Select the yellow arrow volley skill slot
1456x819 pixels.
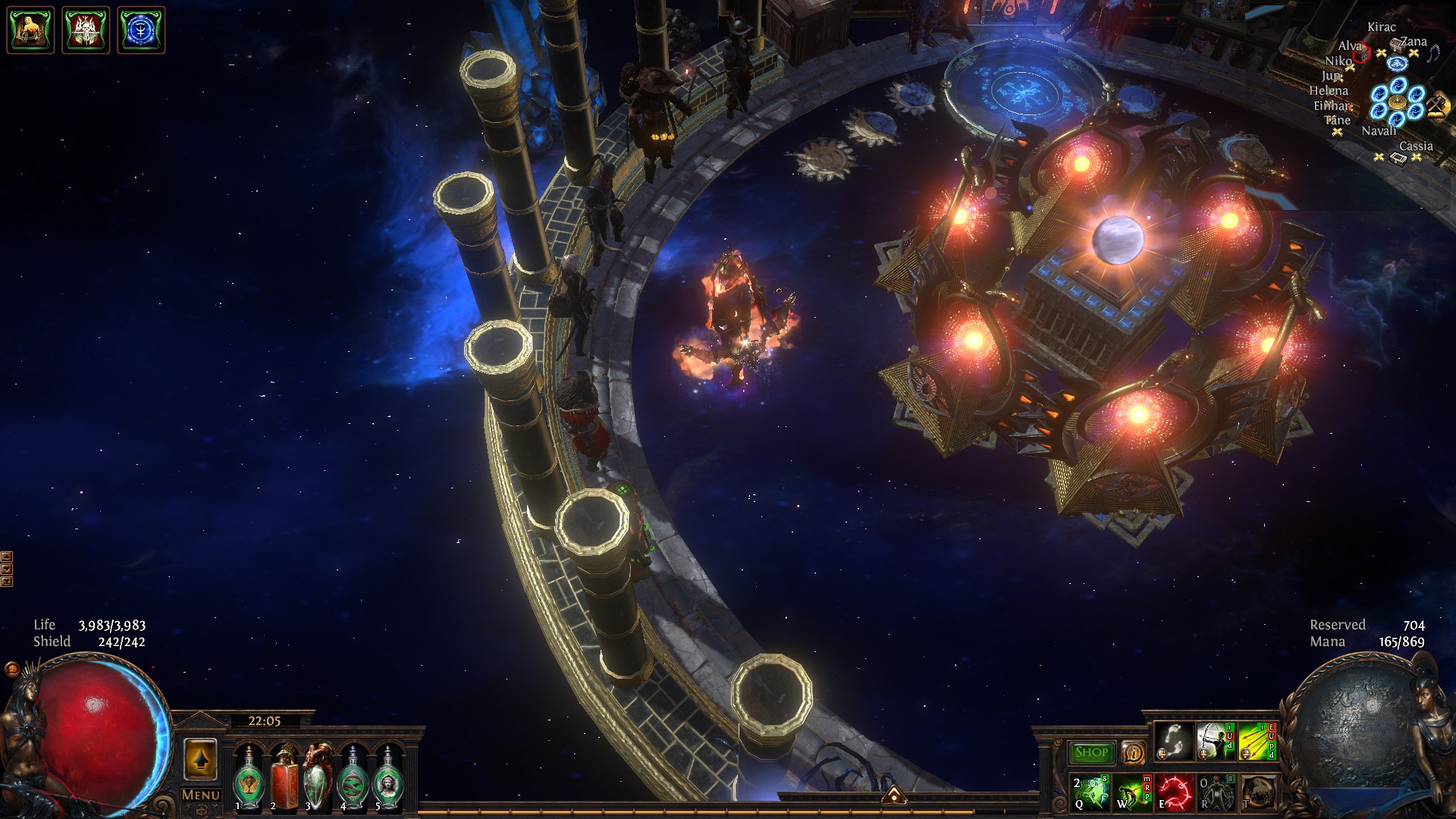click(1257, 742)
